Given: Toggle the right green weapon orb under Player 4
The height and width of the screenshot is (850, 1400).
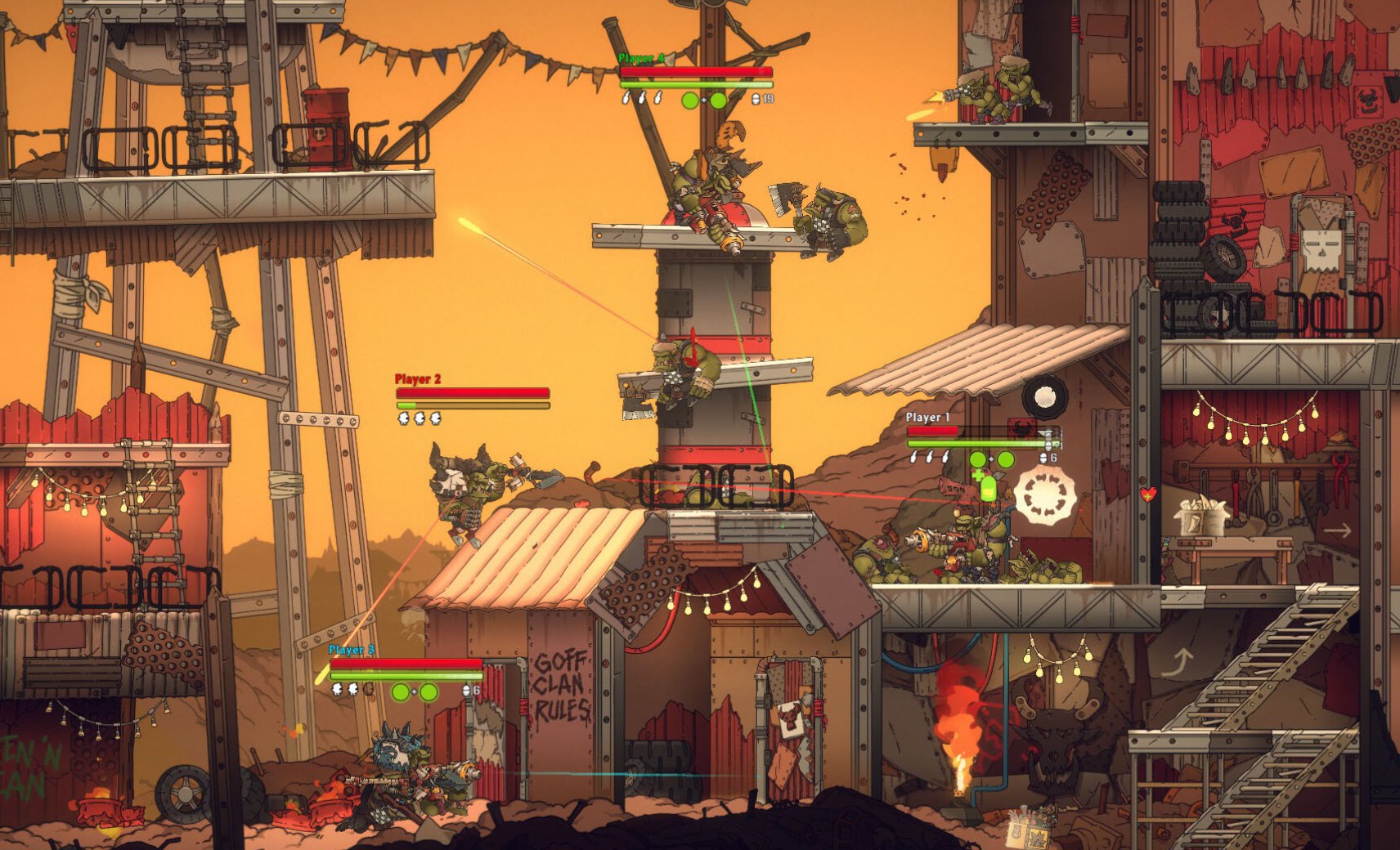Looking at the screenshot, I should point(717,101).
